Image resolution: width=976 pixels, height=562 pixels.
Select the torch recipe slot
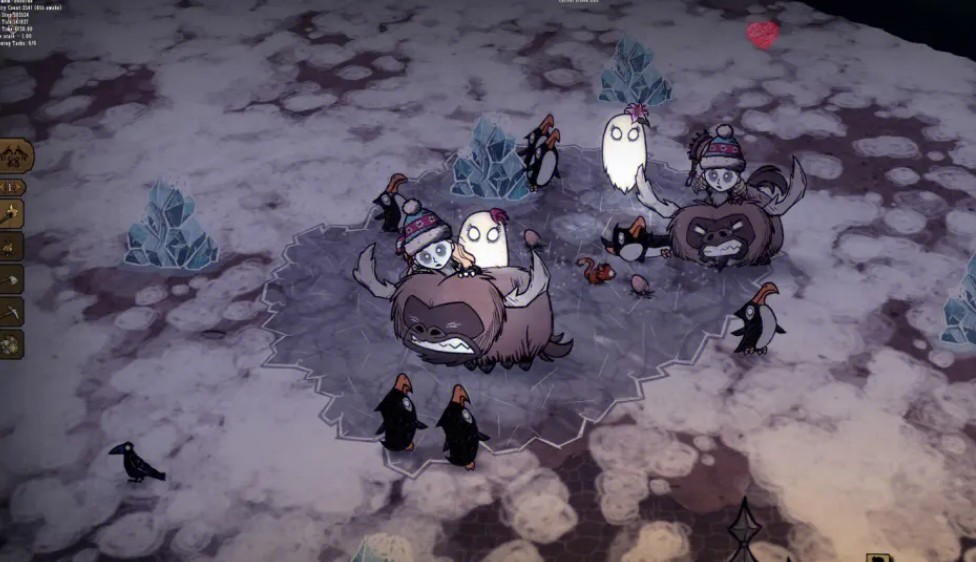pos(11,213)
